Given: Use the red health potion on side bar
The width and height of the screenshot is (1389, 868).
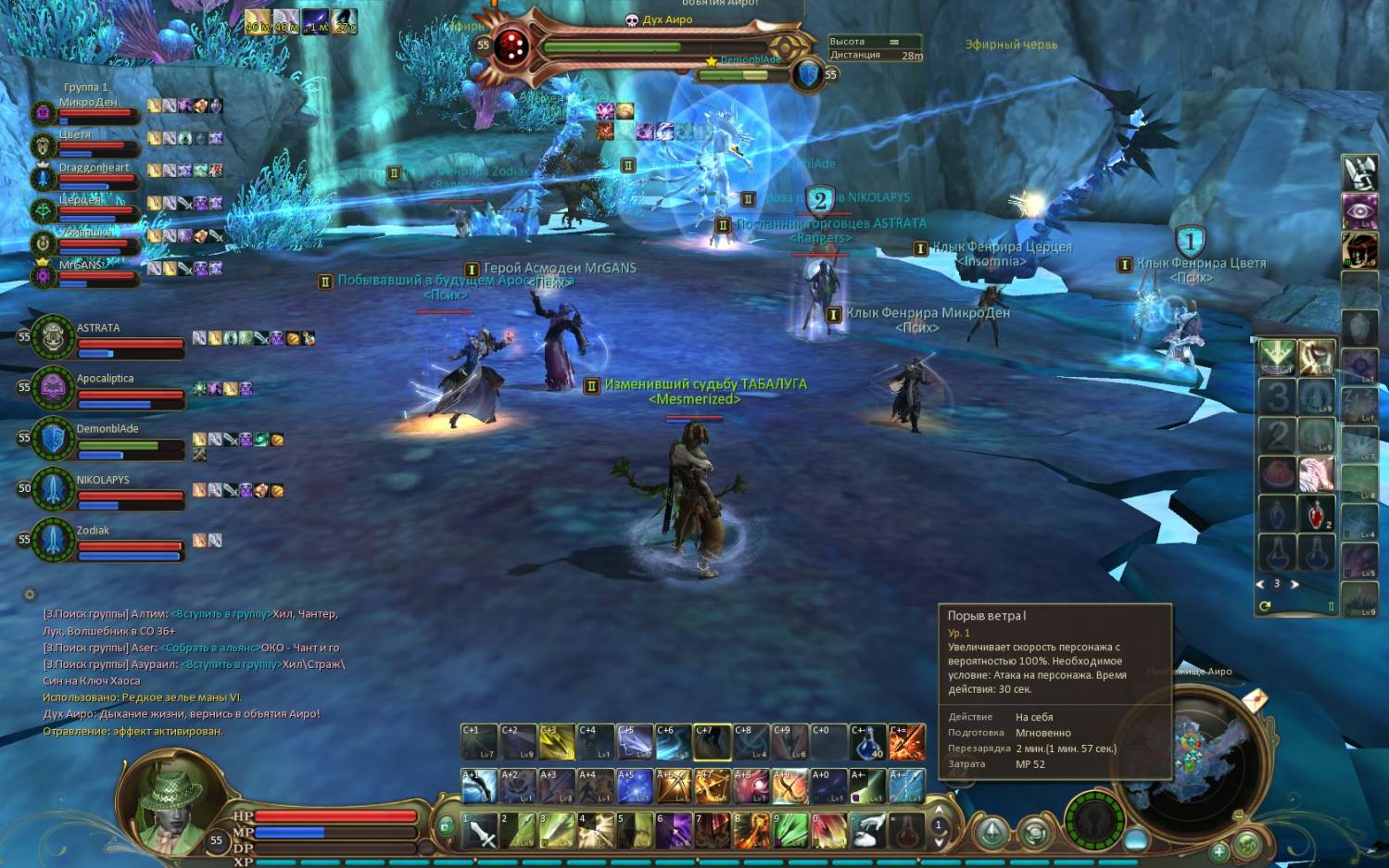Looking at the screenshot, I should [1316, 514].
